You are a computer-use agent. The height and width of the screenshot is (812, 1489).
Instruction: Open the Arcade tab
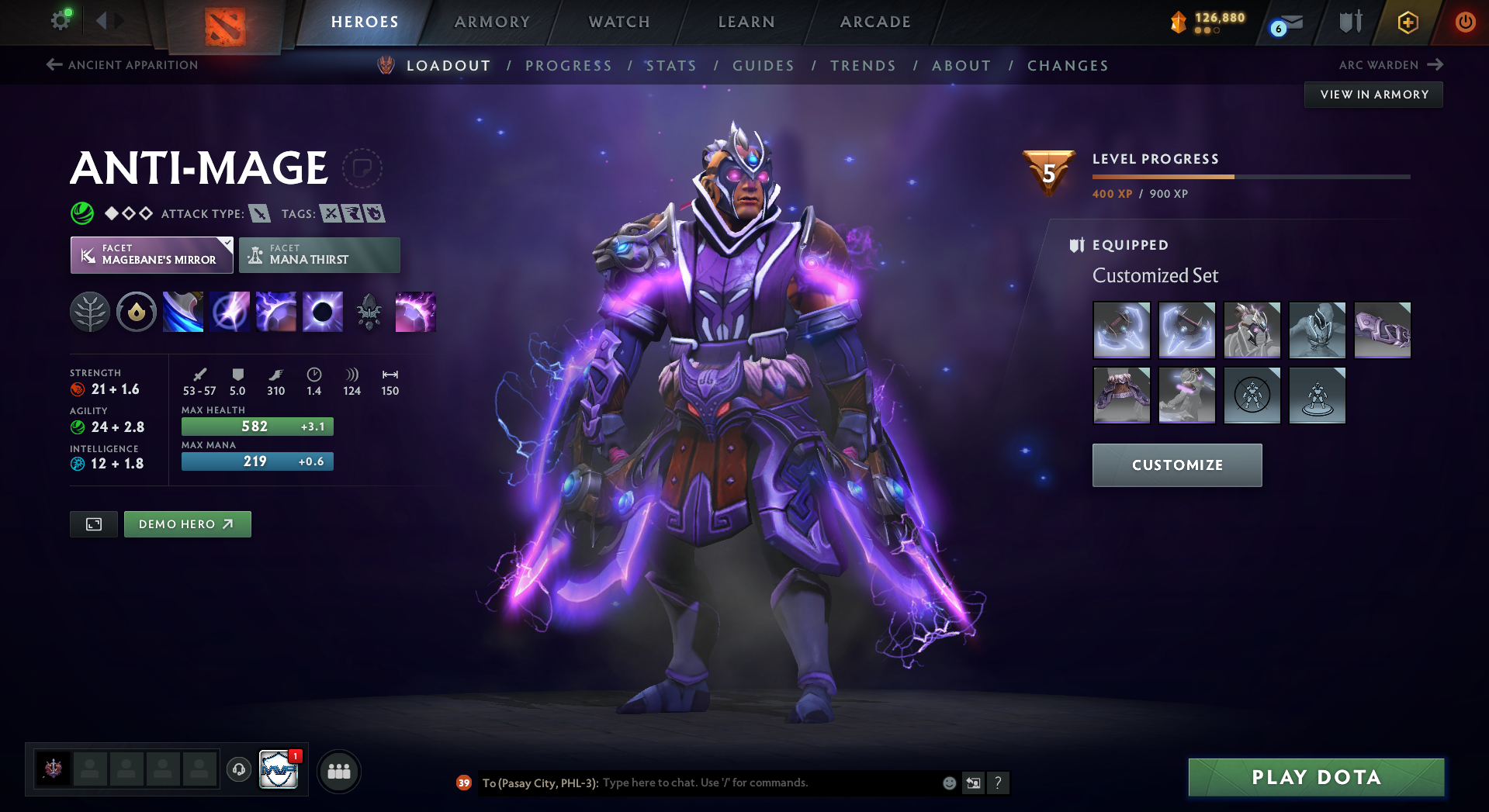(875, 22)
